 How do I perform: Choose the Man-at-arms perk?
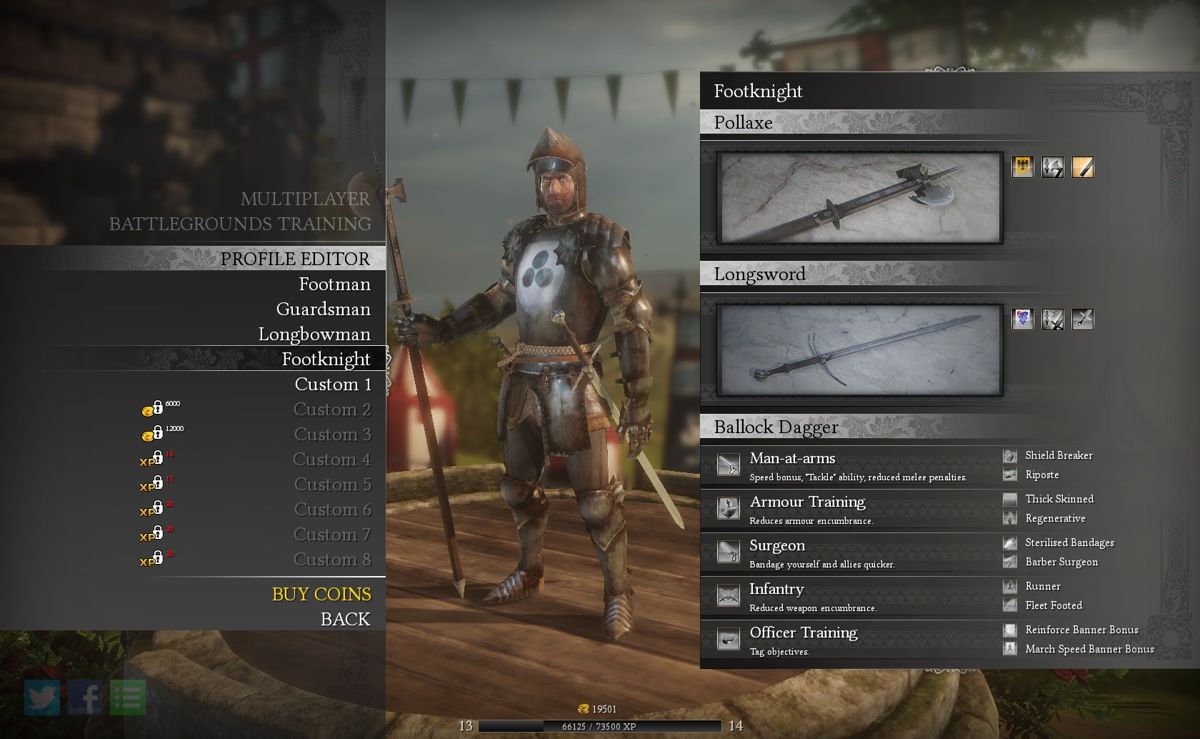point(792,459)
